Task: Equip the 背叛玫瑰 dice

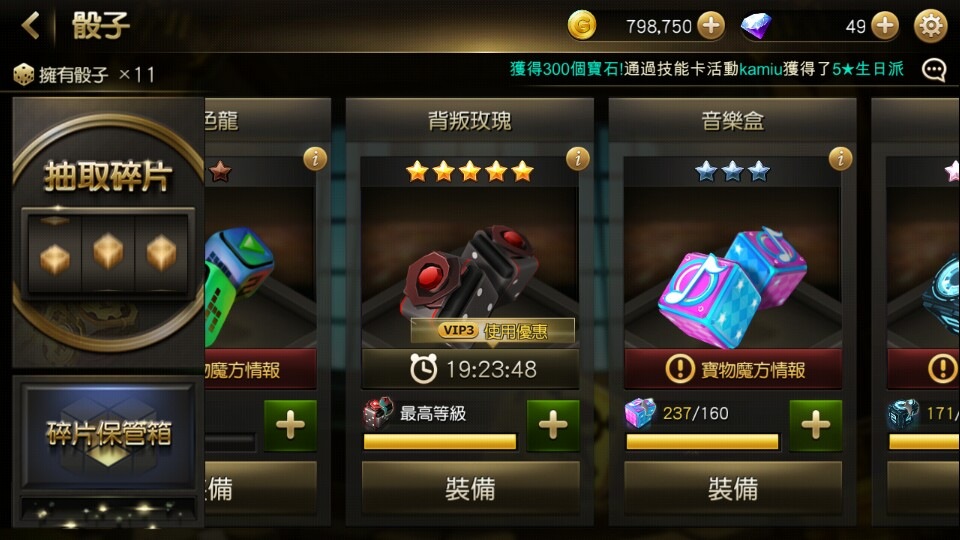Action: click(x=470, y=488)
